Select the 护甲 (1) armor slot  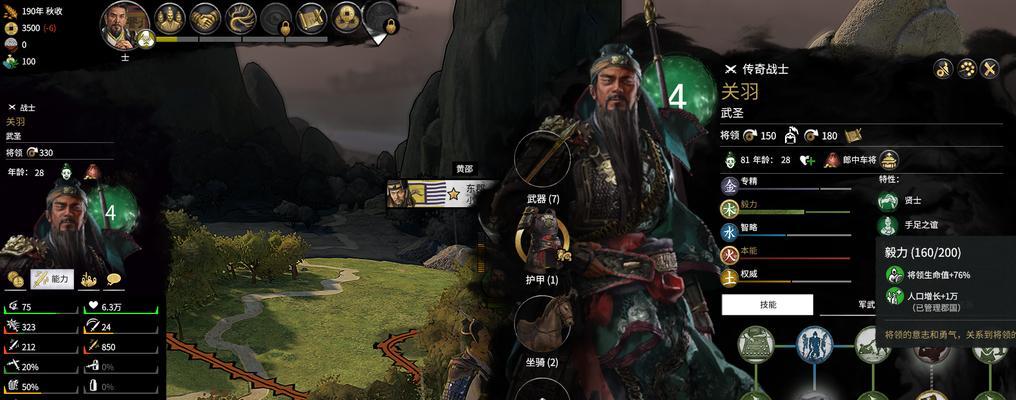[x=542, y=242]
